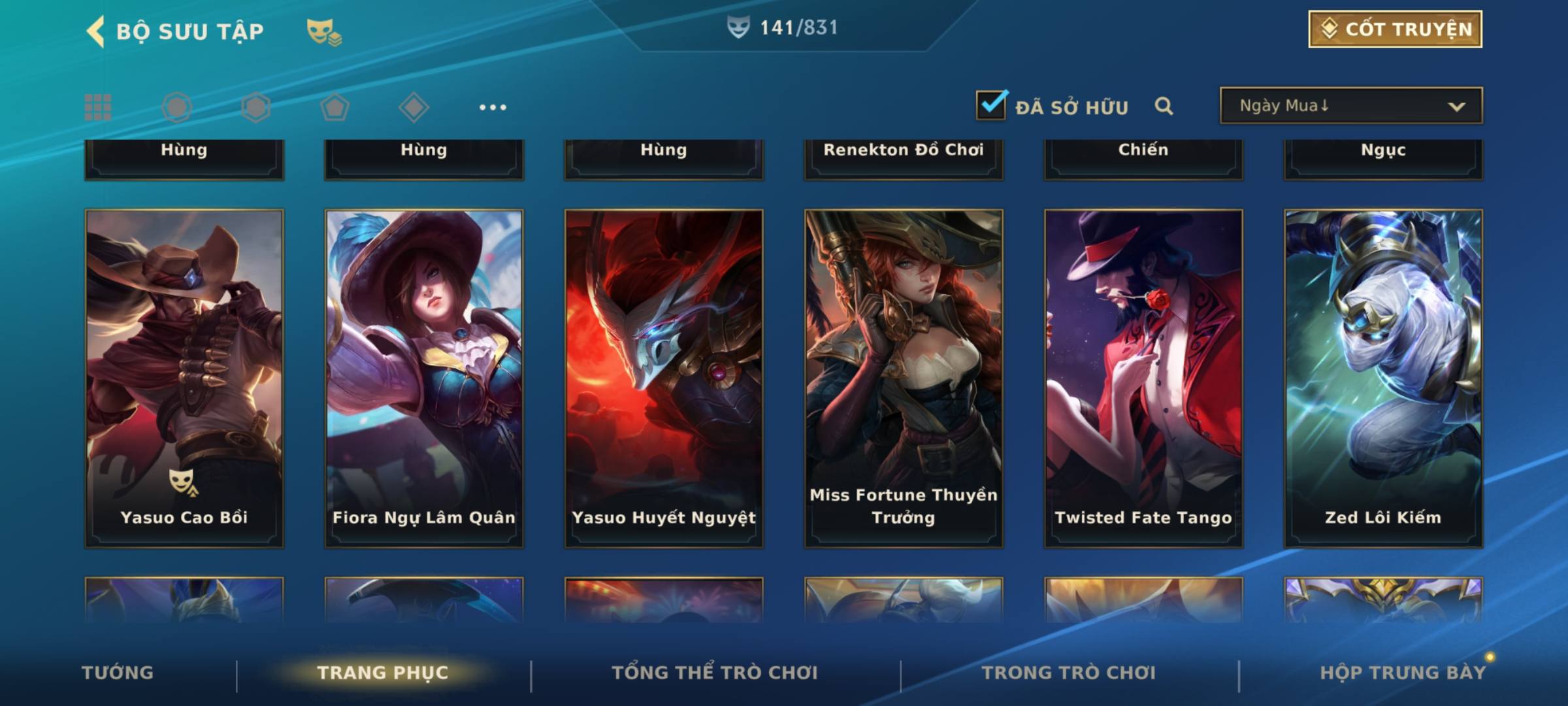Go back from Bộ Sưu Tập
1568x706 pixels.
pyautogui.click(x=95, y=31)
